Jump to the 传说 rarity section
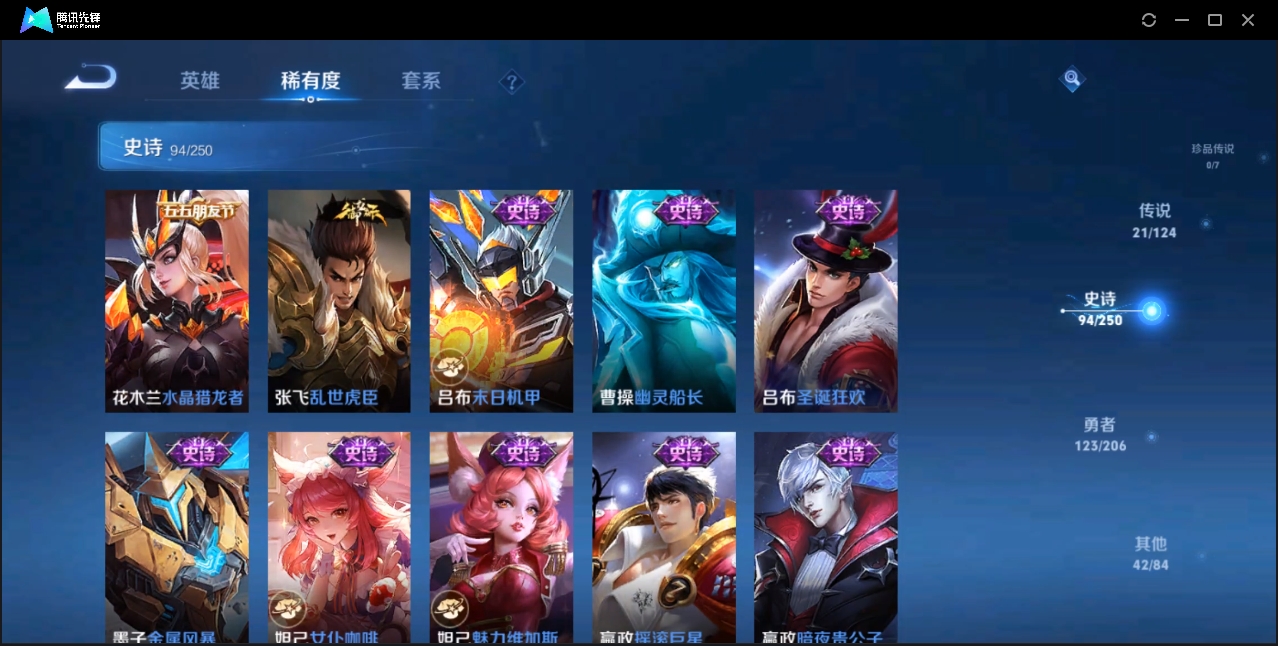1278x646 pixels. point(1154,220)
